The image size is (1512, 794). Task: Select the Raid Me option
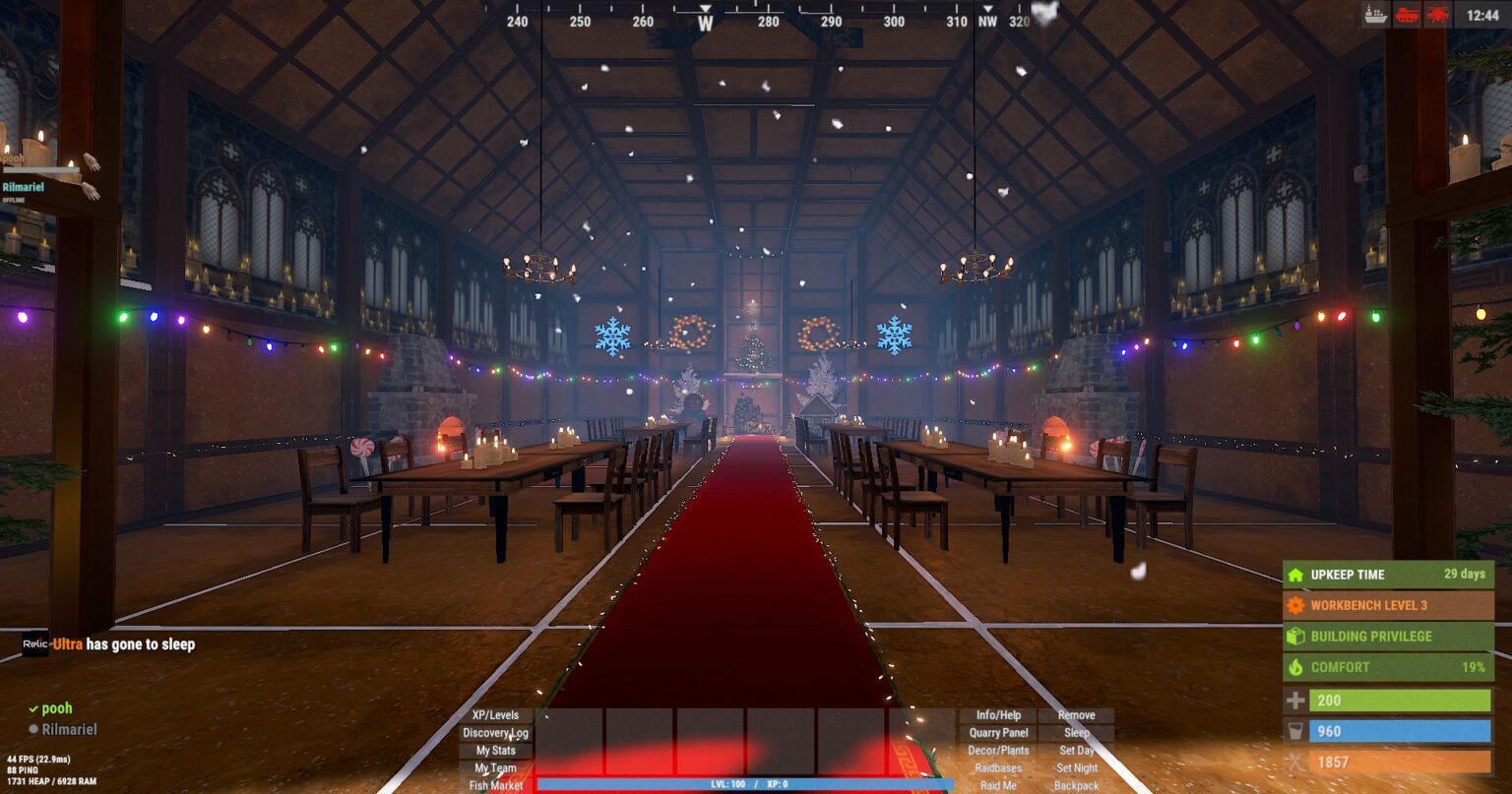click(998, 785)
